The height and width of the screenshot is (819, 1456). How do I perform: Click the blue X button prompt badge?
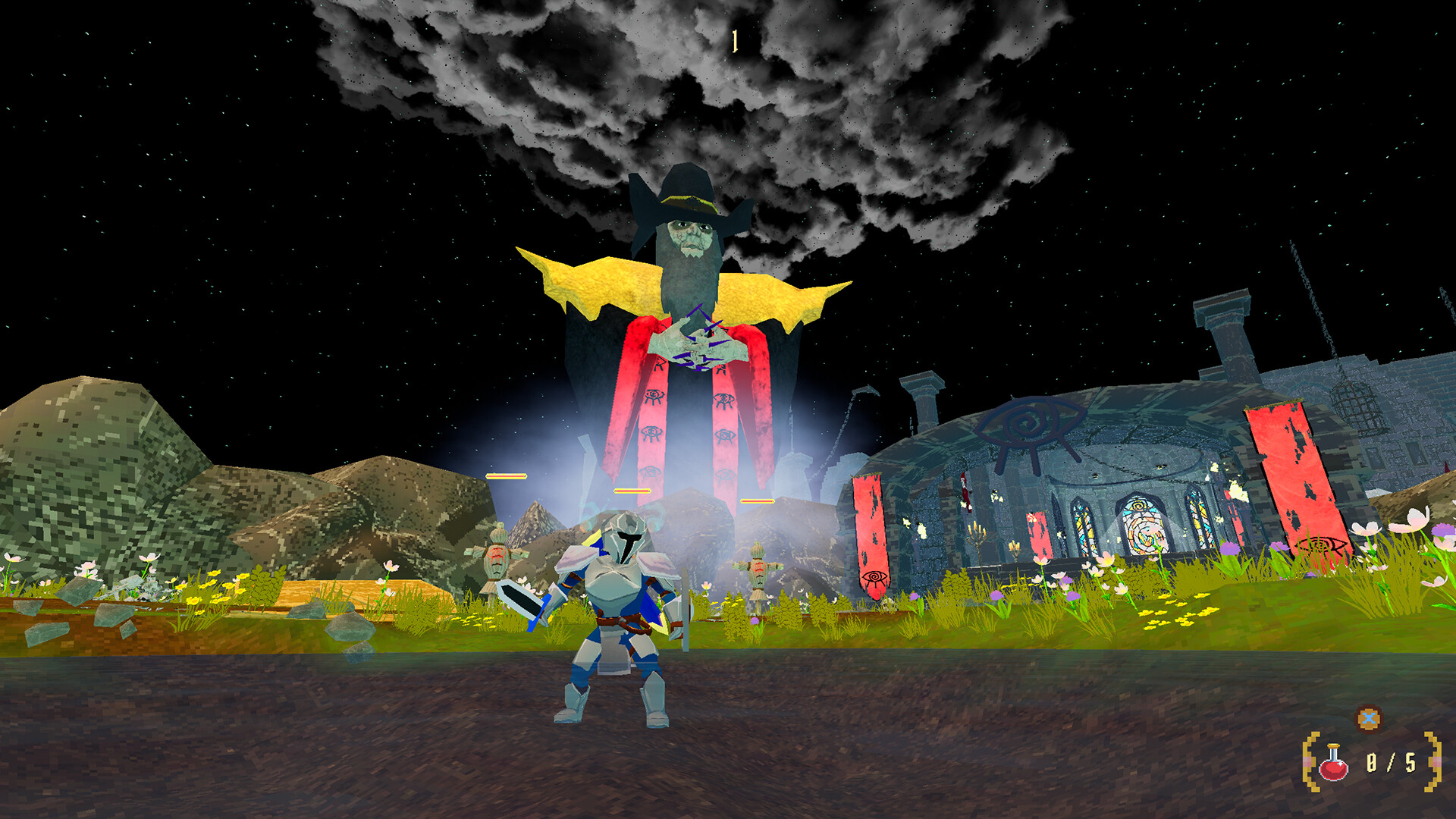(1368, 718)
